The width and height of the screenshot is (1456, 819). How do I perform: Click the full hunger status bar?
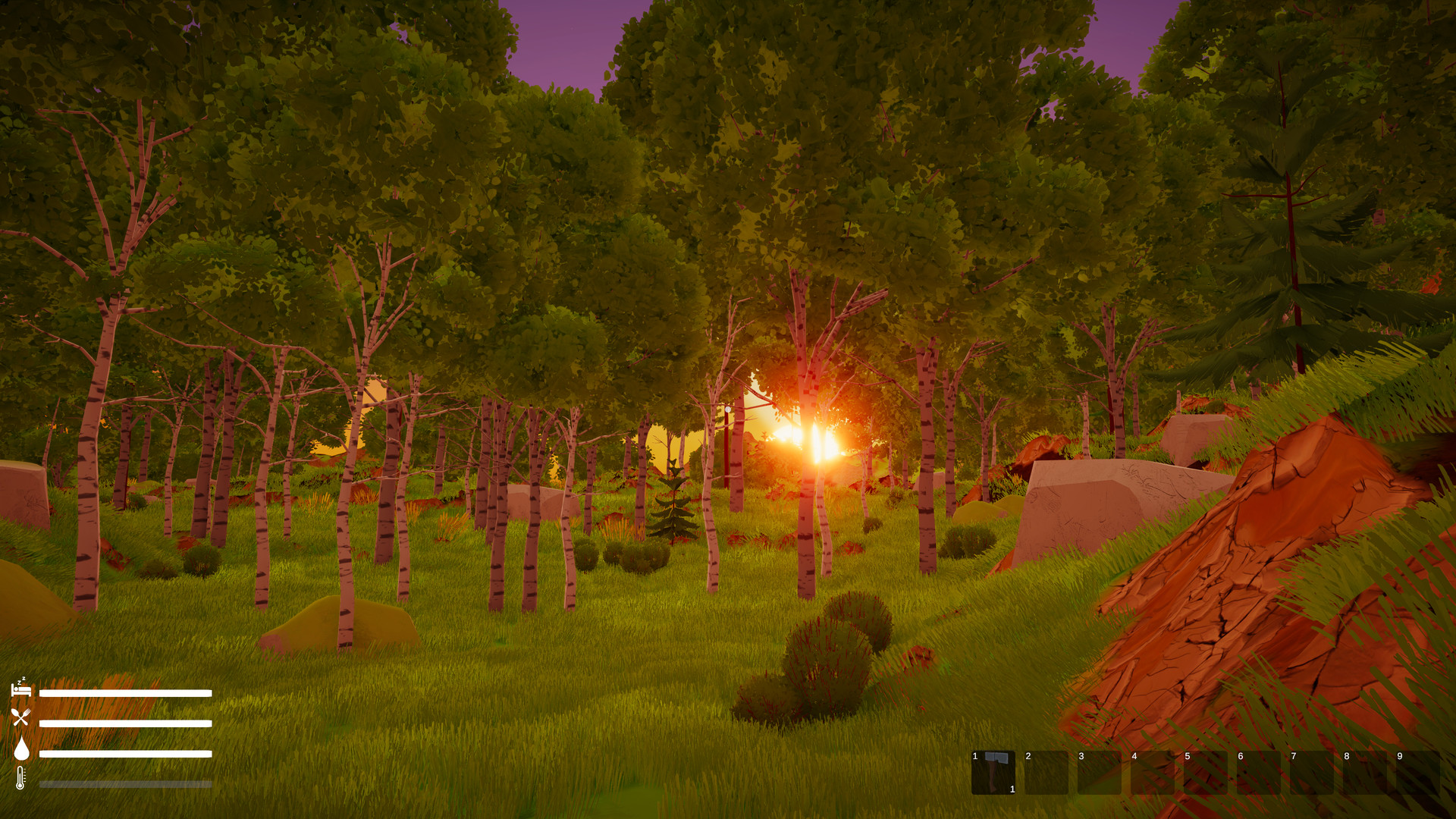pos(125,723)
